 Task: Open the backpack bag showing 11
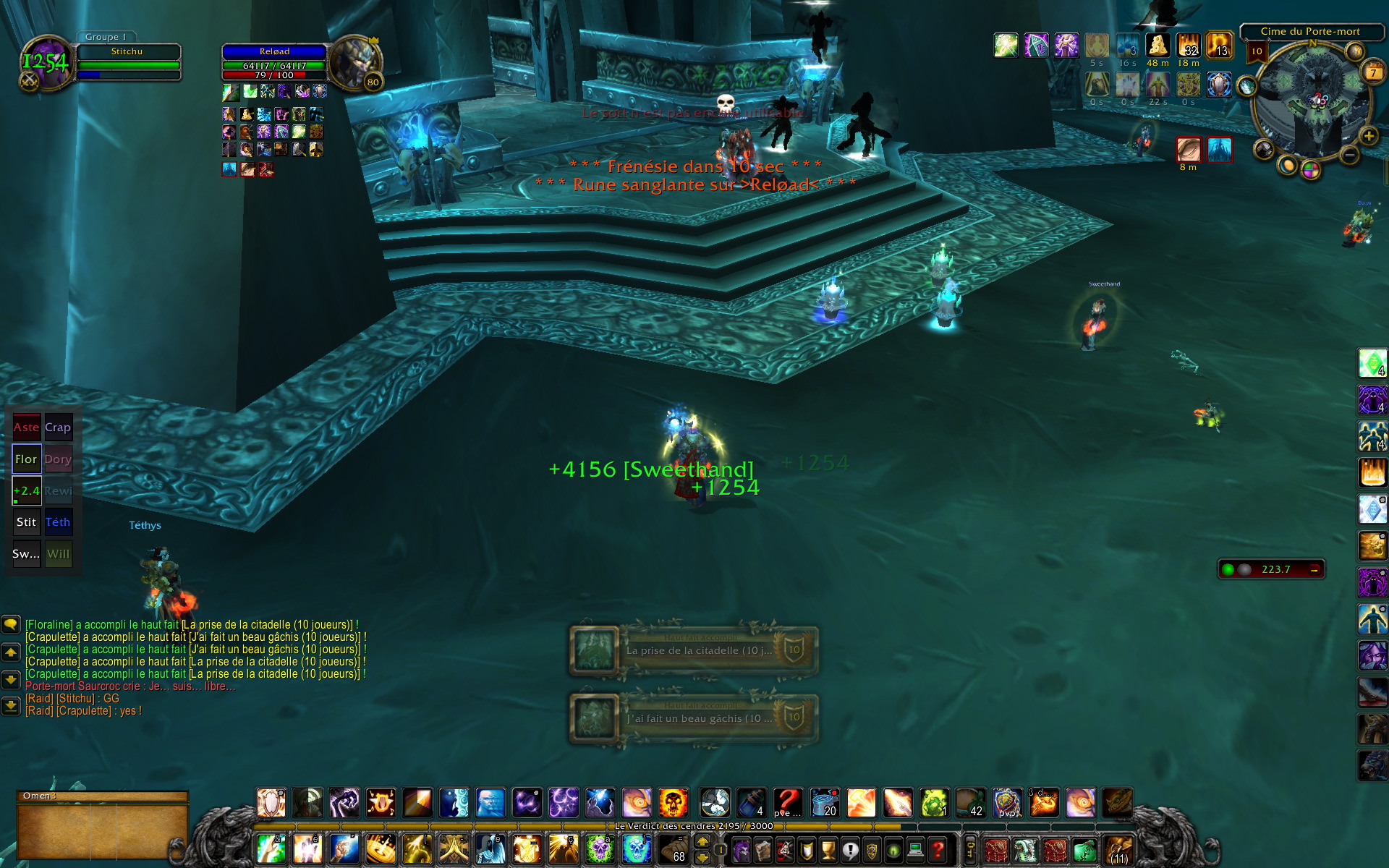coord(1118,849)
